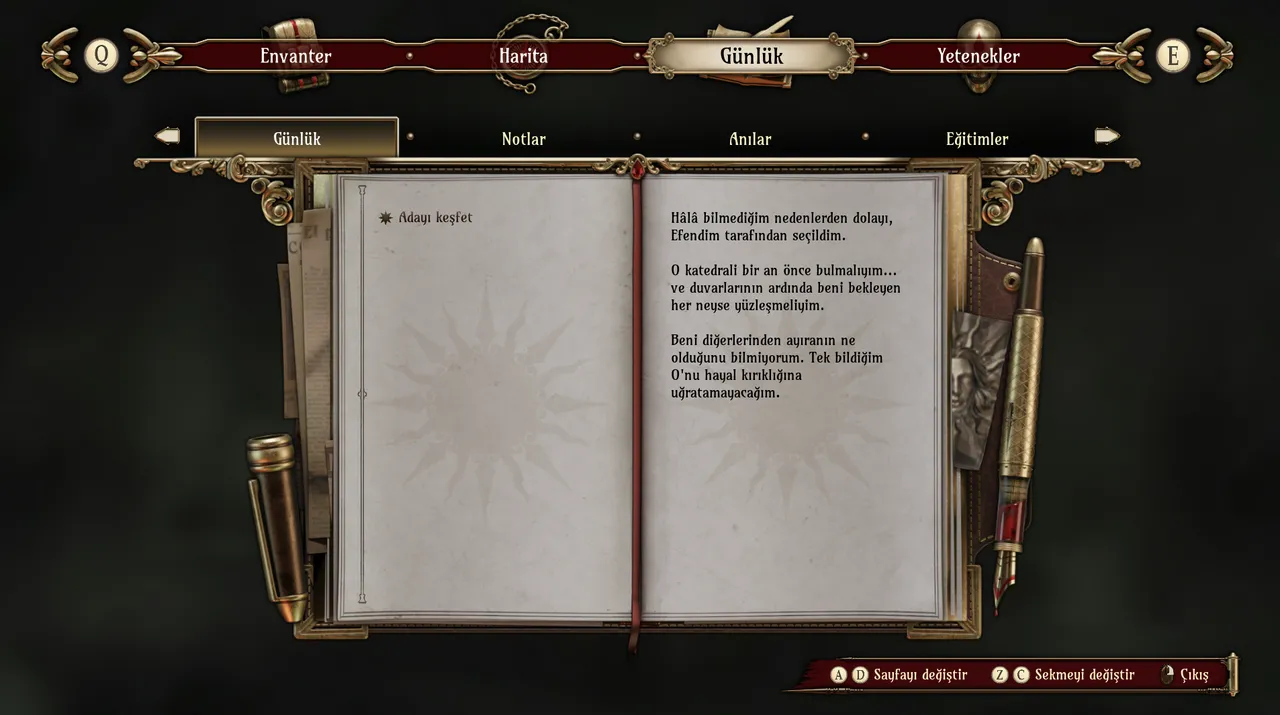The image size is (1280, 715).
Task: Select the "Adayı keşfet" journal entry
Action: point(435,218)
